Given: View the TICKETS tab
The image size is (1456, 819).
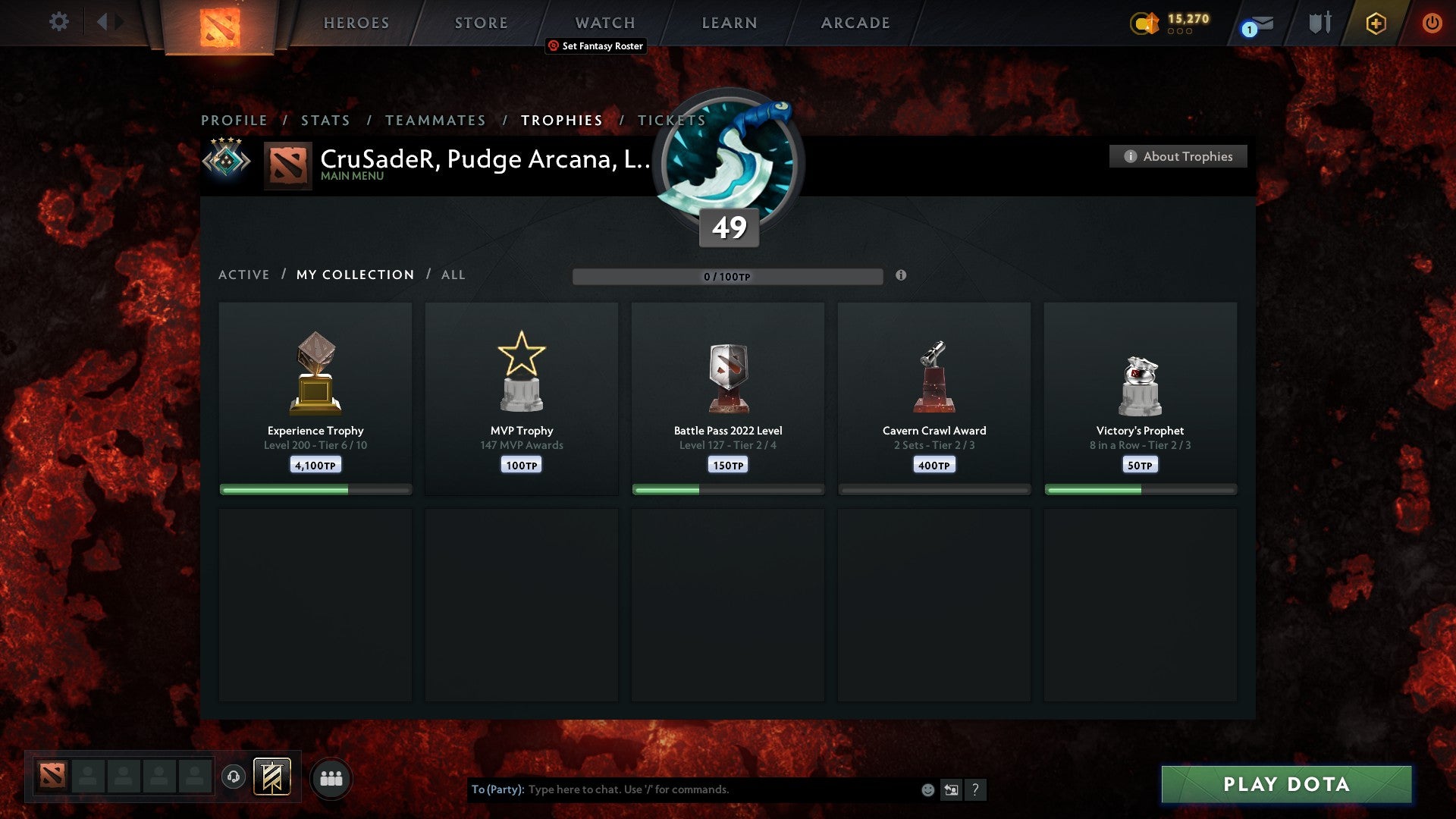Looking at the screenshot, I should pos(671,120).
